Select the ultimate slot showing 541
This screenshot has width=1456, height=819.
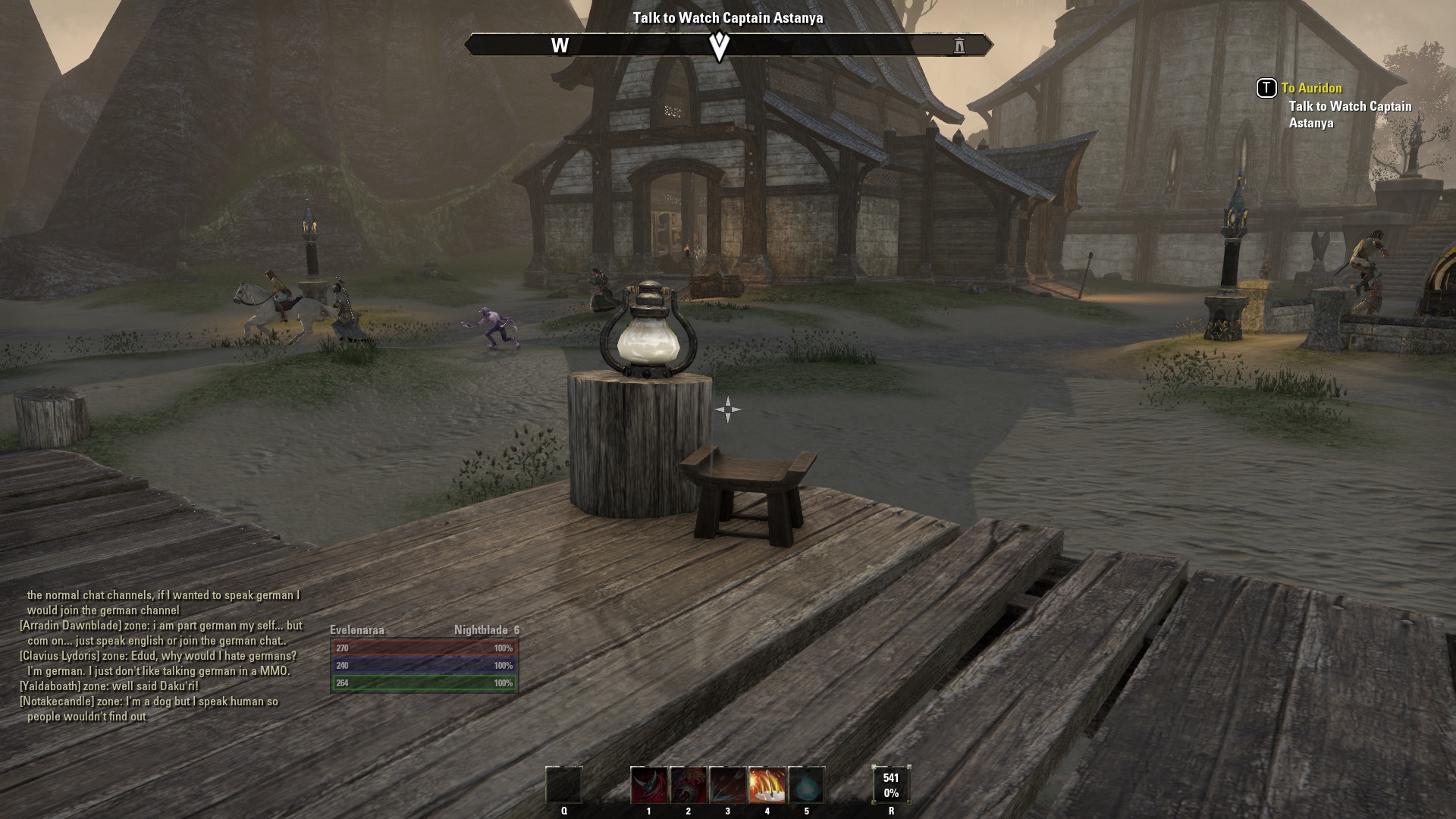click(891, 785)
